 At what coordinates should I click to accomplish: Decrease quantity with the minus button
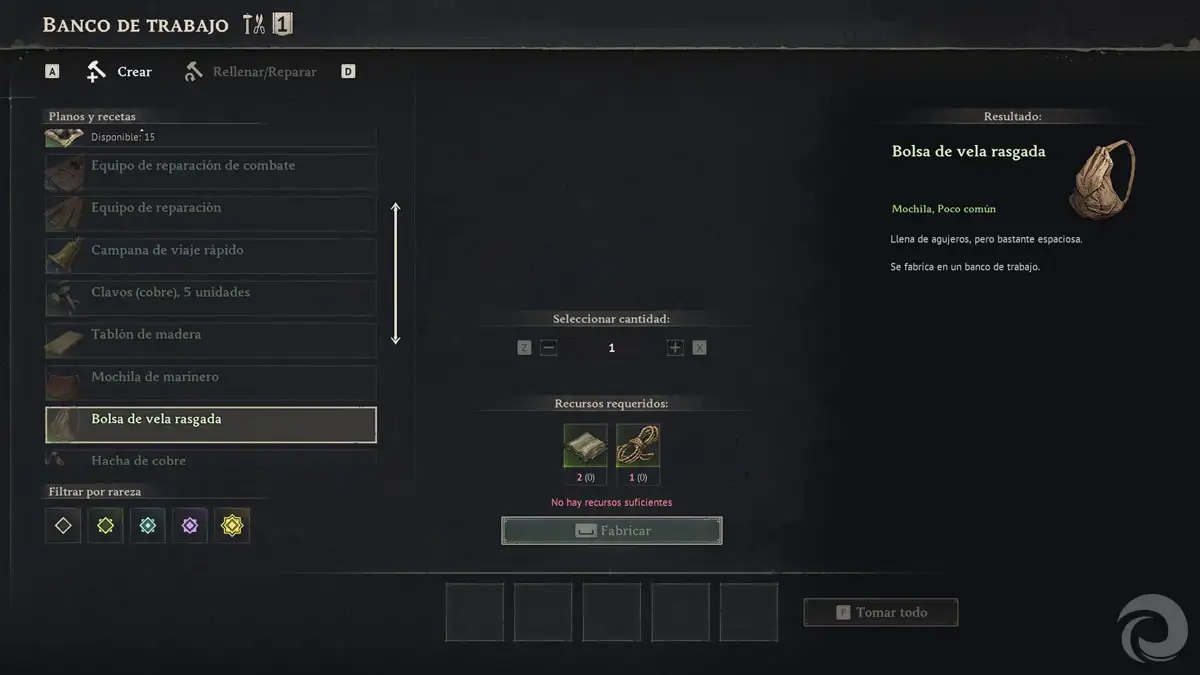tap(548, 348)
